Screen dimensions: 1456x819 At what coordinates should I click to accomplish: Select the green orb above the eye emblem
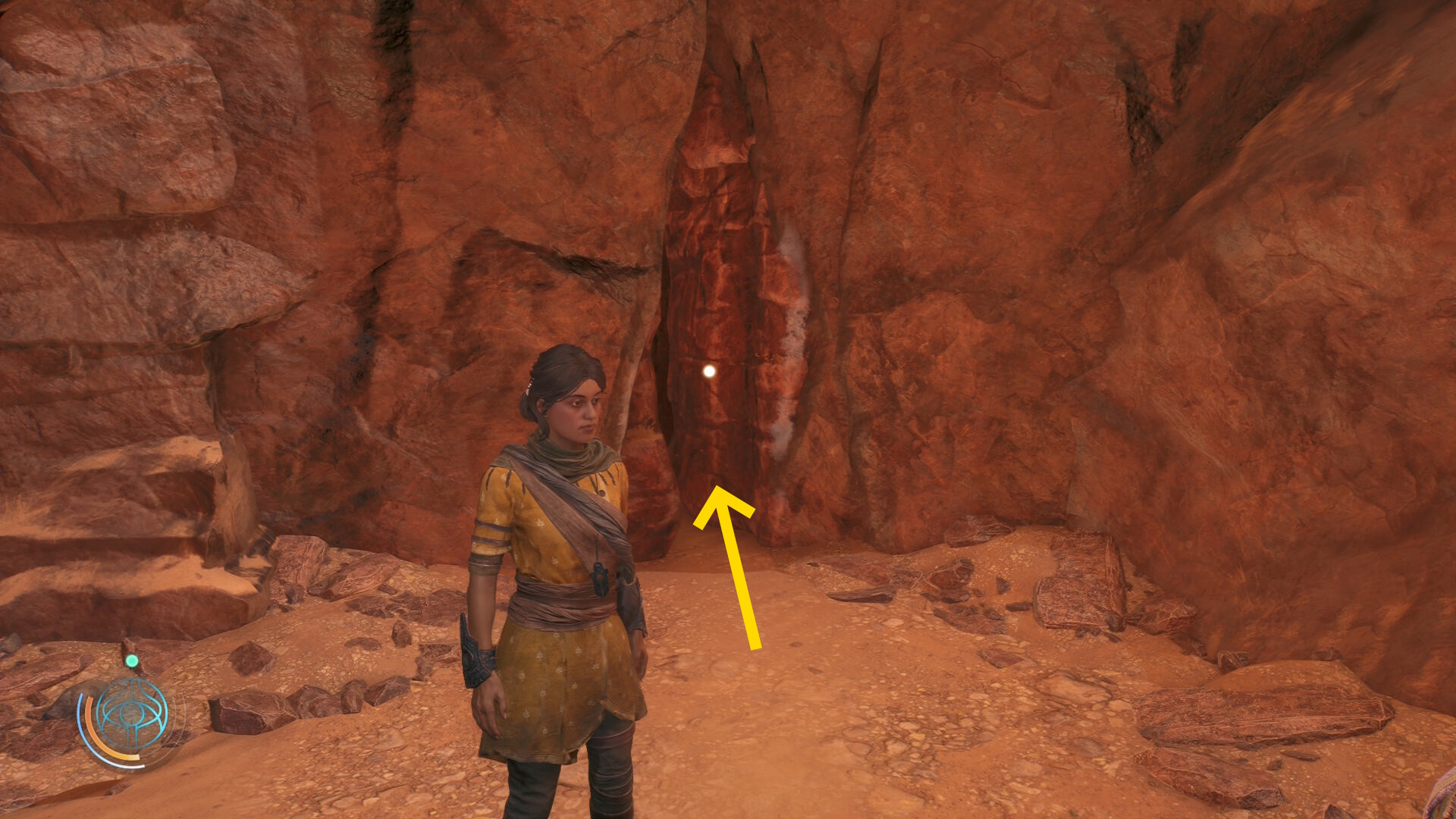(x=132, y=661)
